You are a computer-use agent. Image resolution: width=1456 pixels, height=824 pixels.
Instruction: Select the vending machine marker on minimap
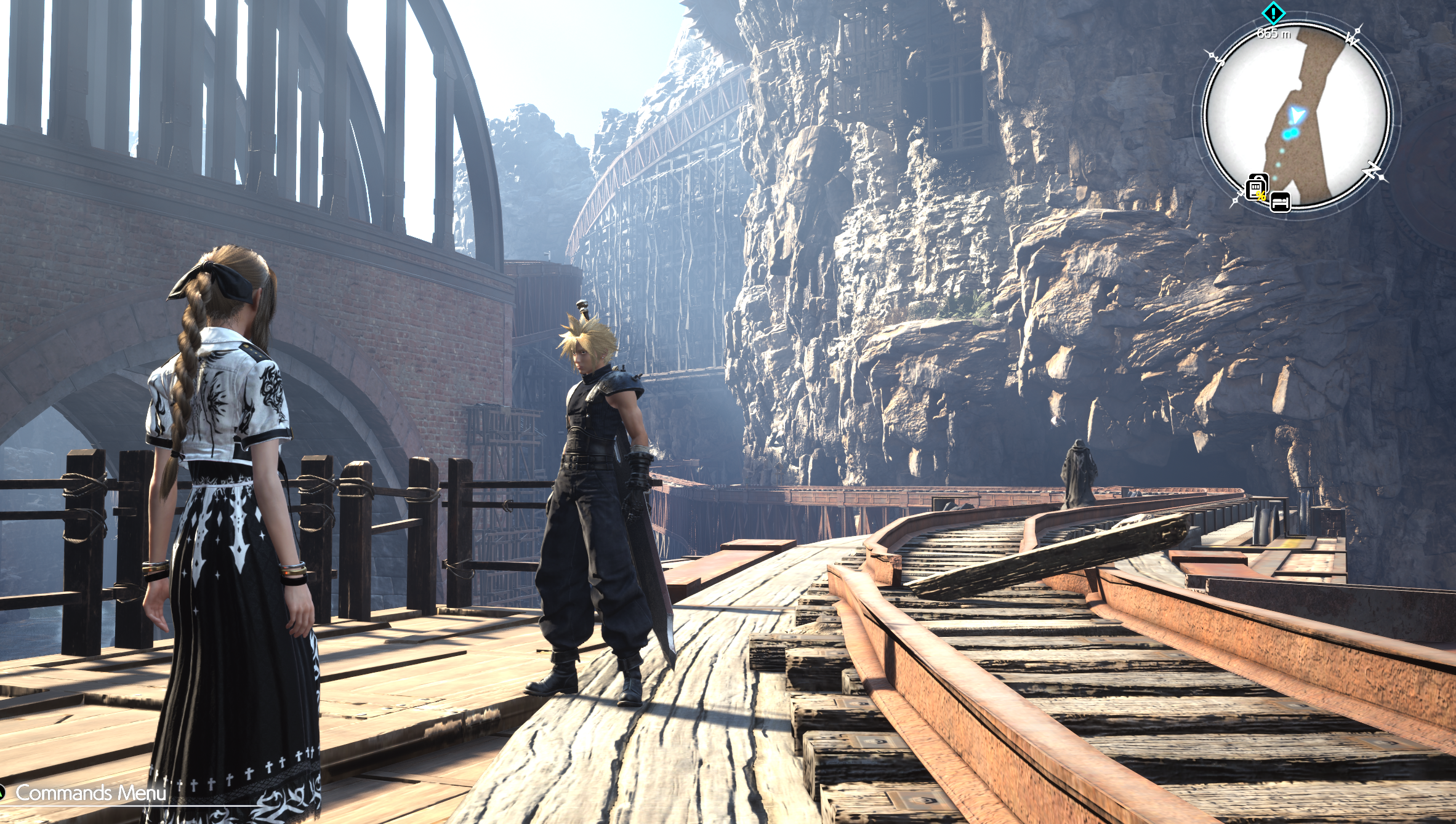(1257, 188)
